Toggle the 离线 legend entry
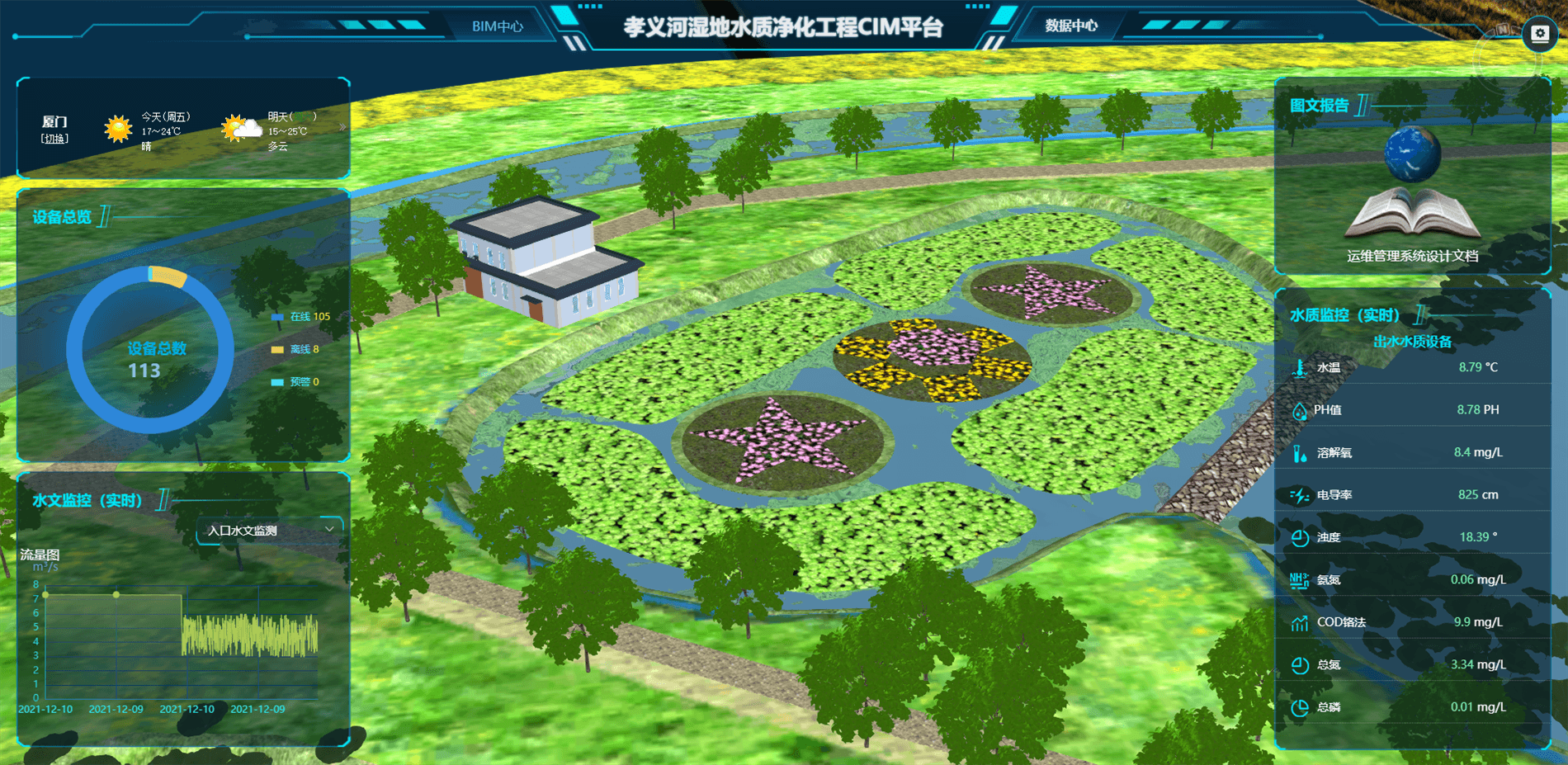 pyautogui.click(x=295, y=350)
